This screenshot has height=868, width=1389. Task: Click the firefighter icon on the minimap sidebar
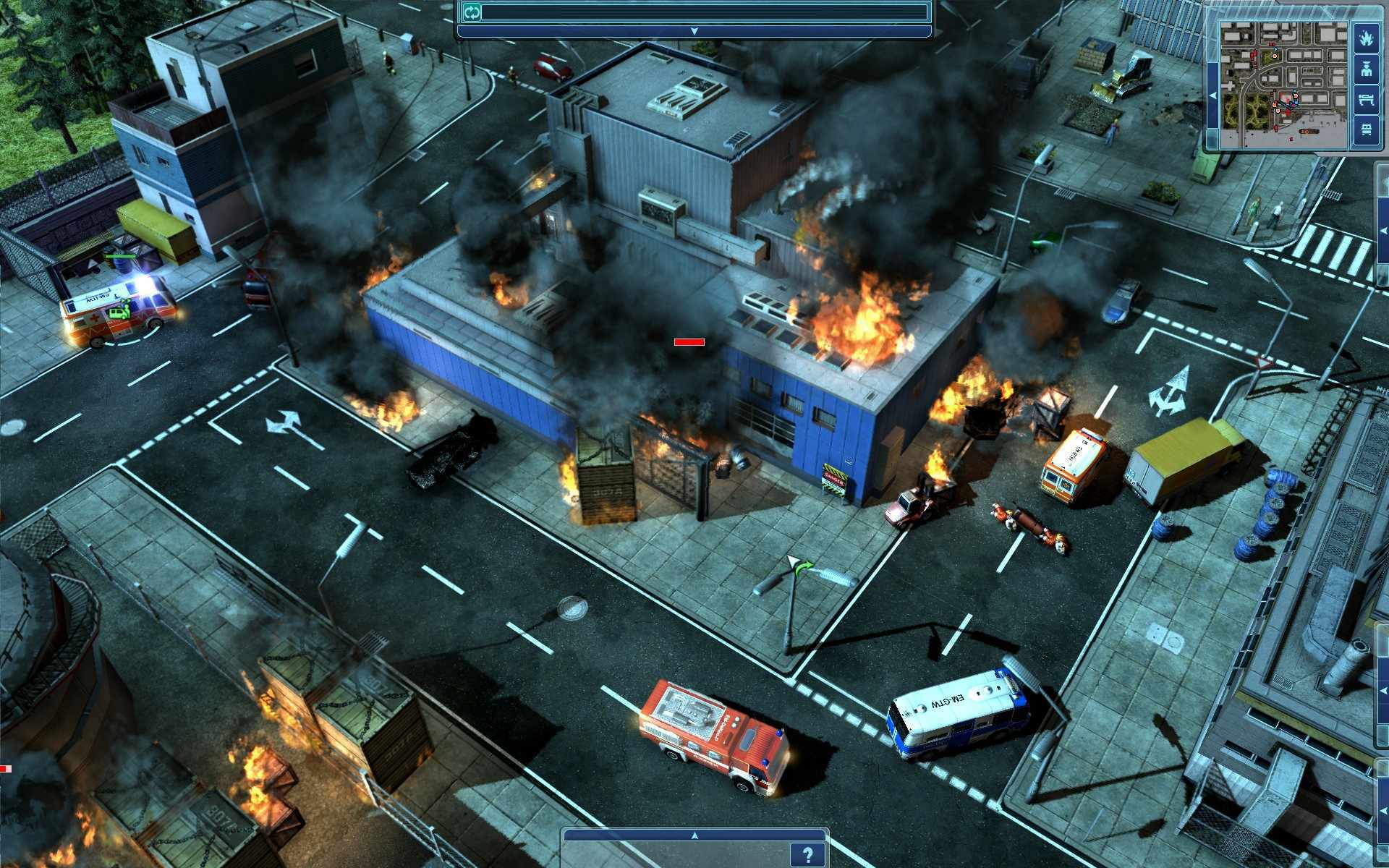coord(1367,69)
